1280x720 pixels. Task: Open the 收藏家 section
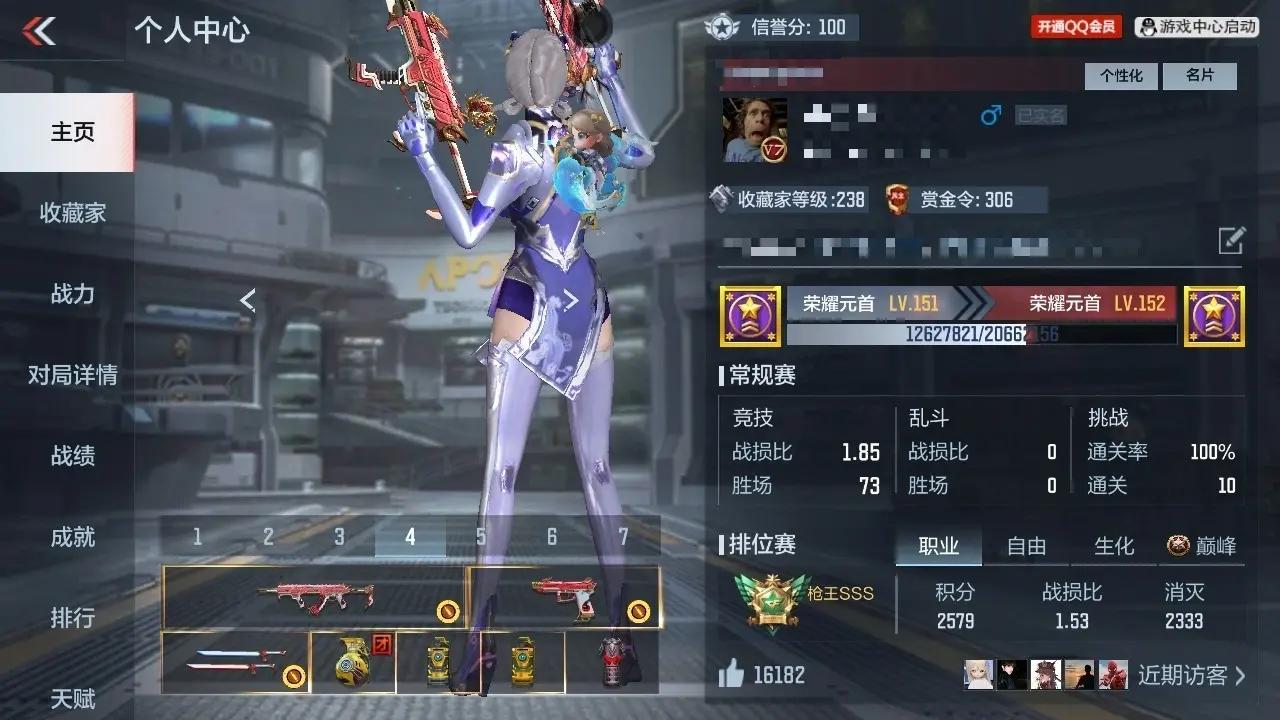pyautogui.click(x=72, y=213)
